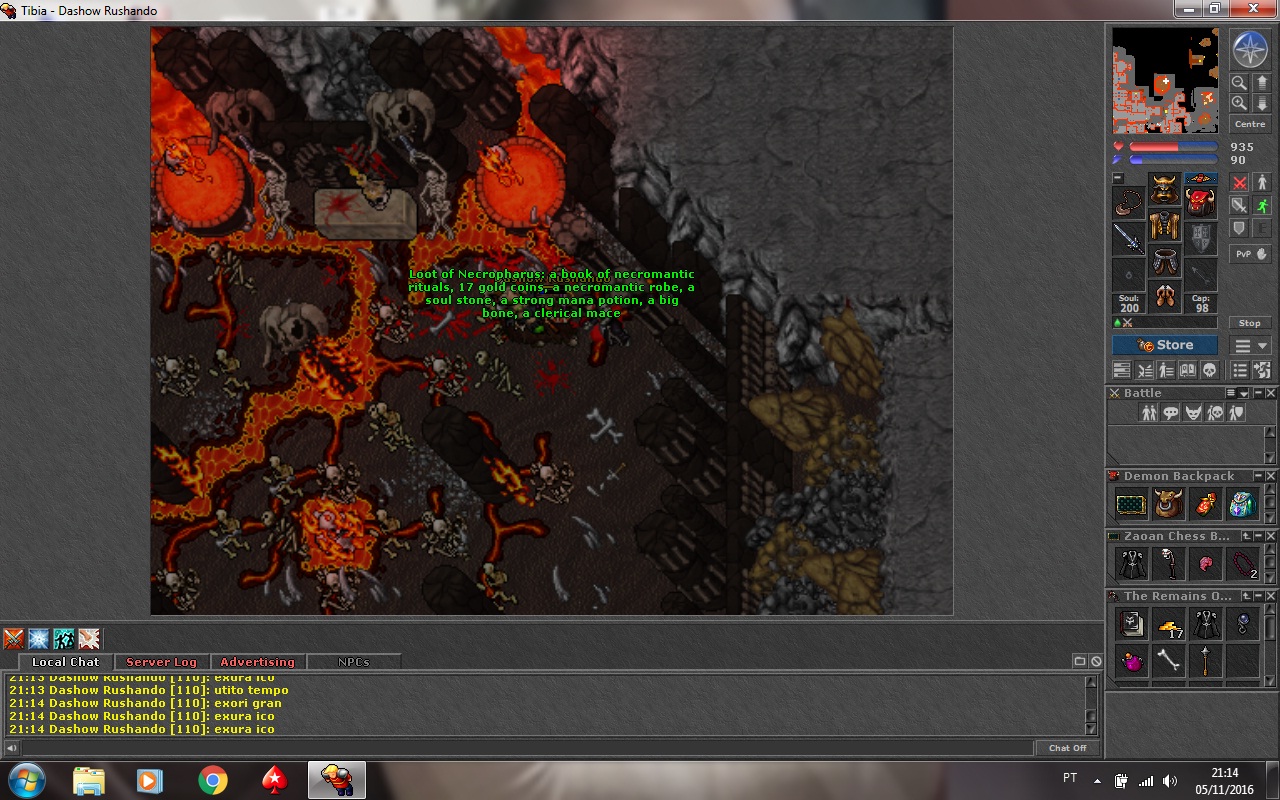
Task: Close the Demon Backpack container
Action: coord(1271,476)
